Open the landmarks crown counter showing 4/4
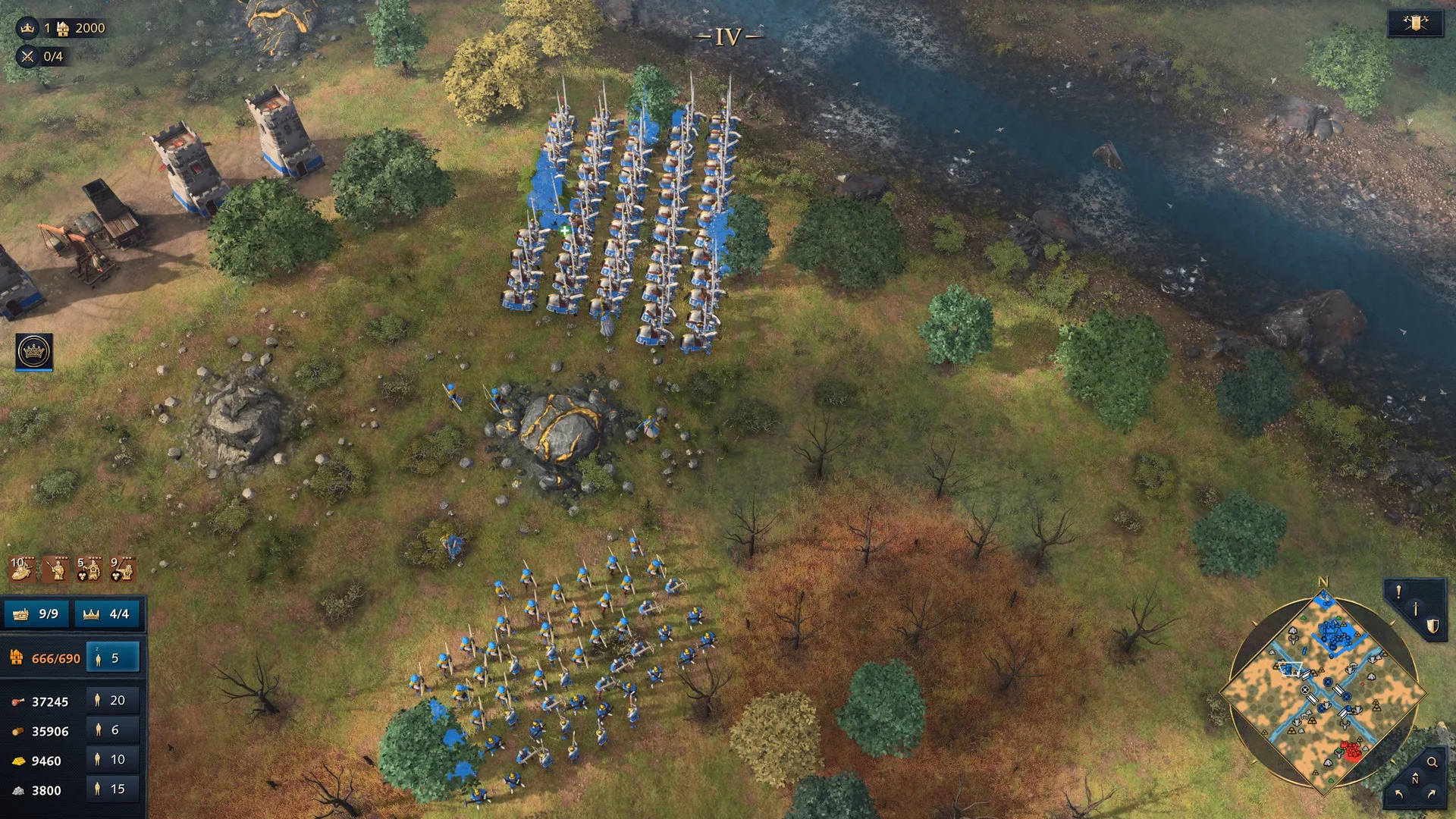The image size is (1456, 819). 107,613
